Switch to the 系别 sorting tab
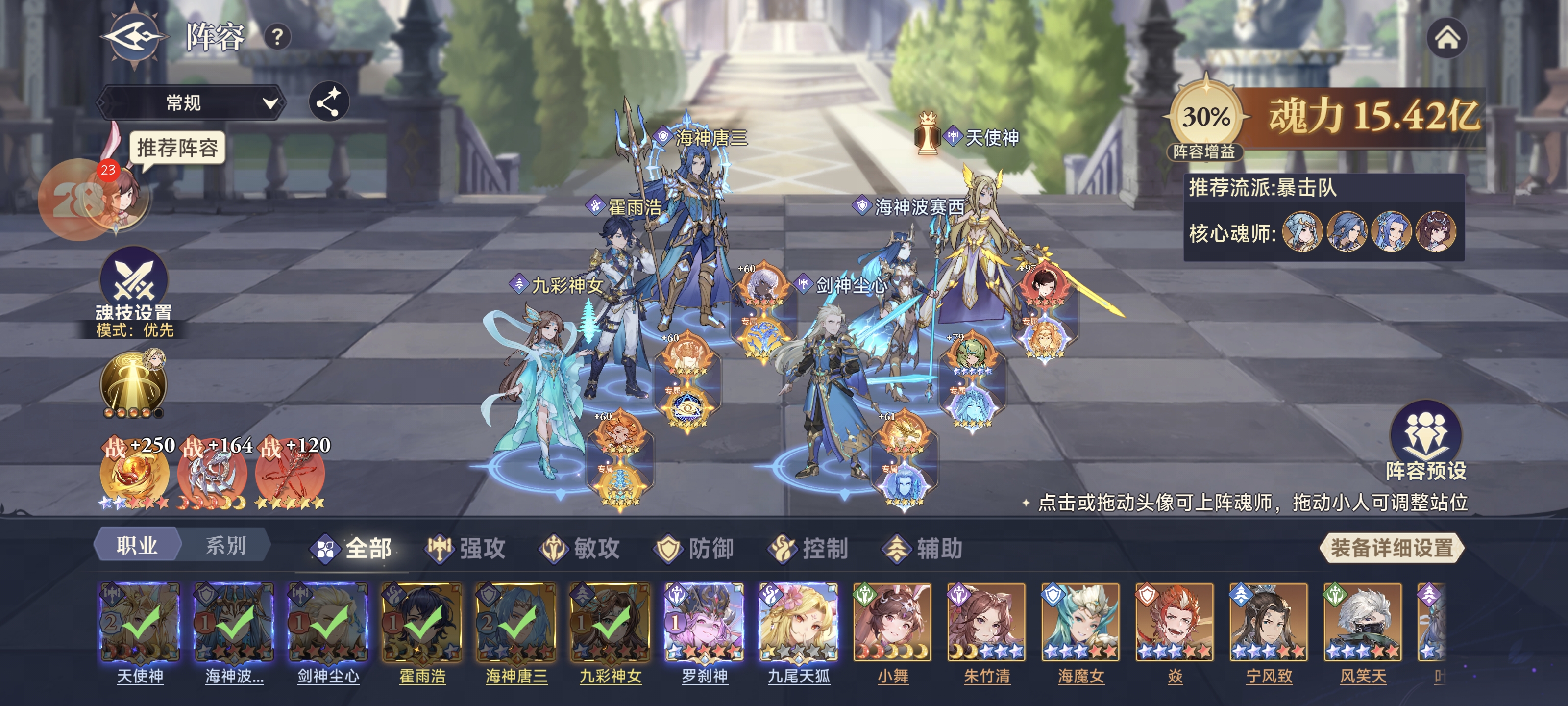The height and width of the screenshot is (706, 1568). coord(225,545)
